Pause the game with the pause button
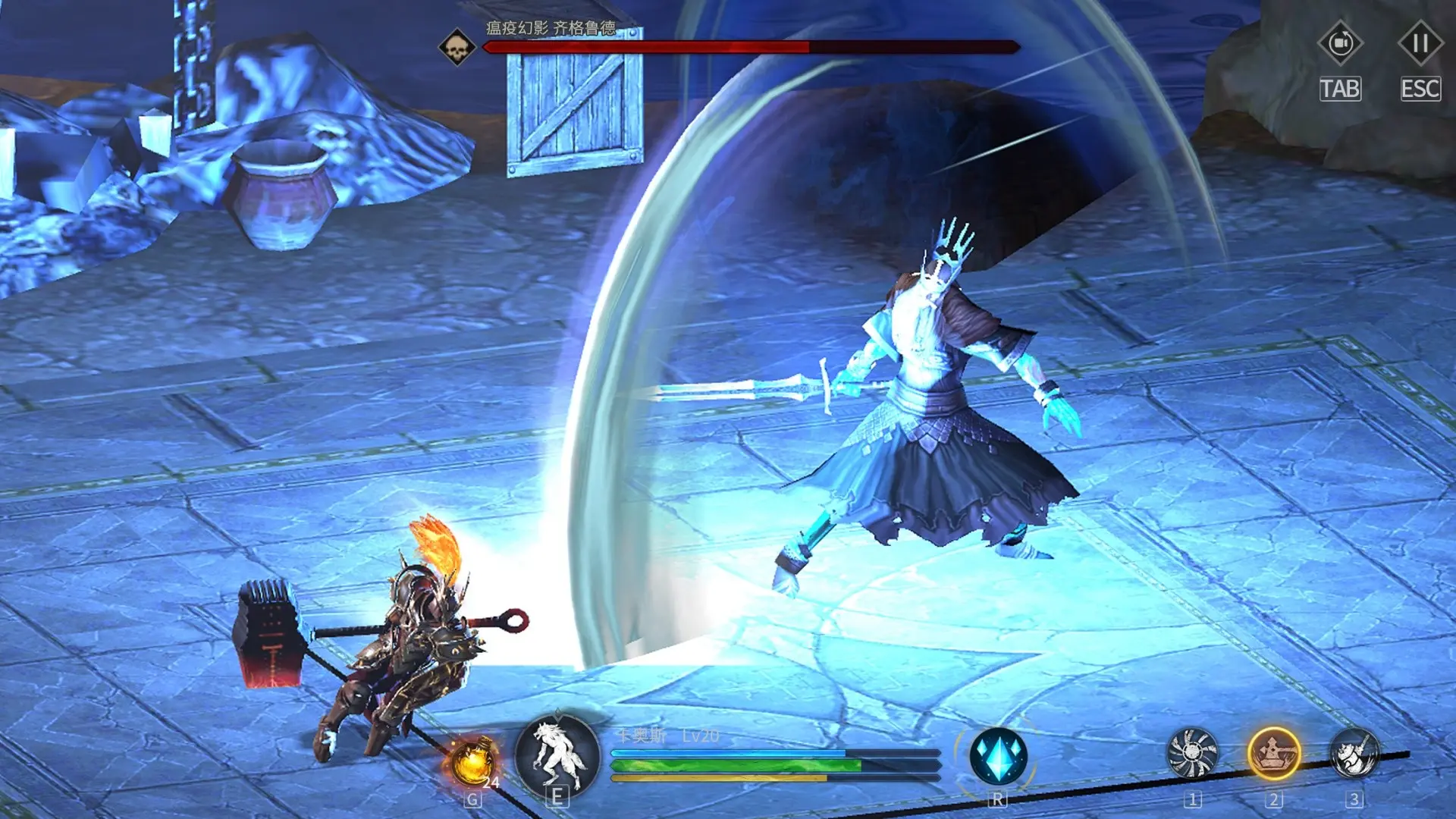This screenshot has height=819, width=1456. pos(1420,44)
